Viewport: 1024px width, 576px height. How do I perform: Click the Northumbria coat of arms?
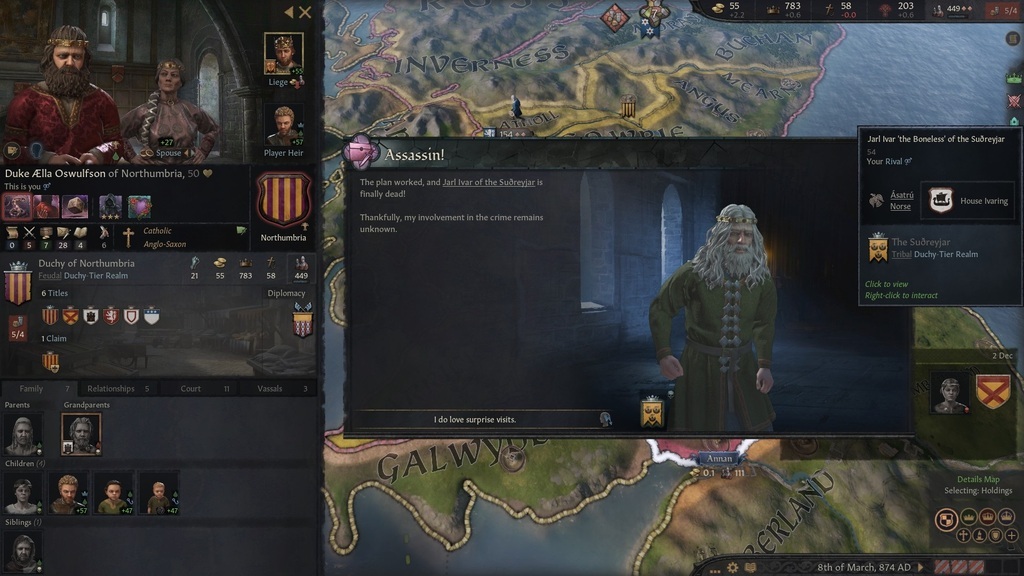click(283, 200)
